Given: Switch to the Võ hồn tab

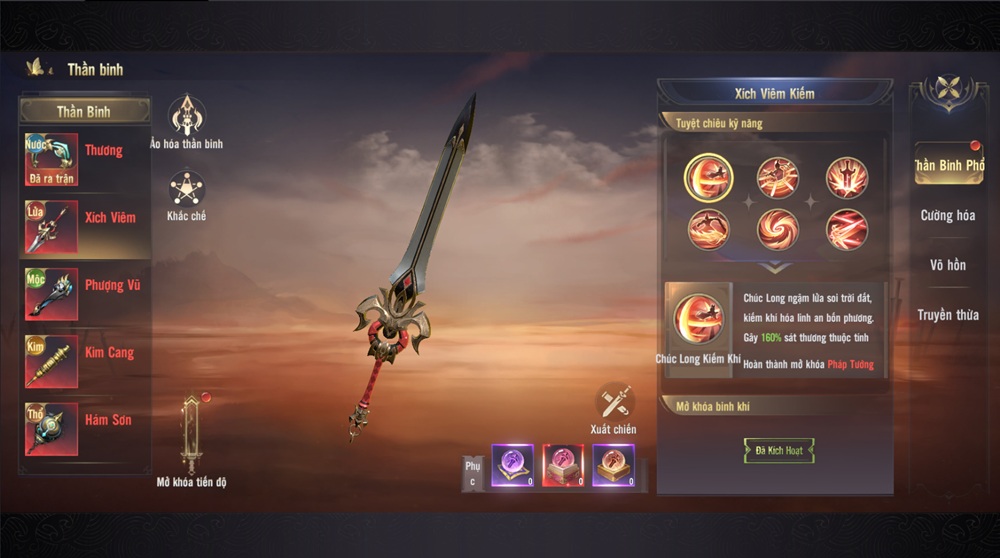Looking at the screenshot, I should [x=948, y=265].
